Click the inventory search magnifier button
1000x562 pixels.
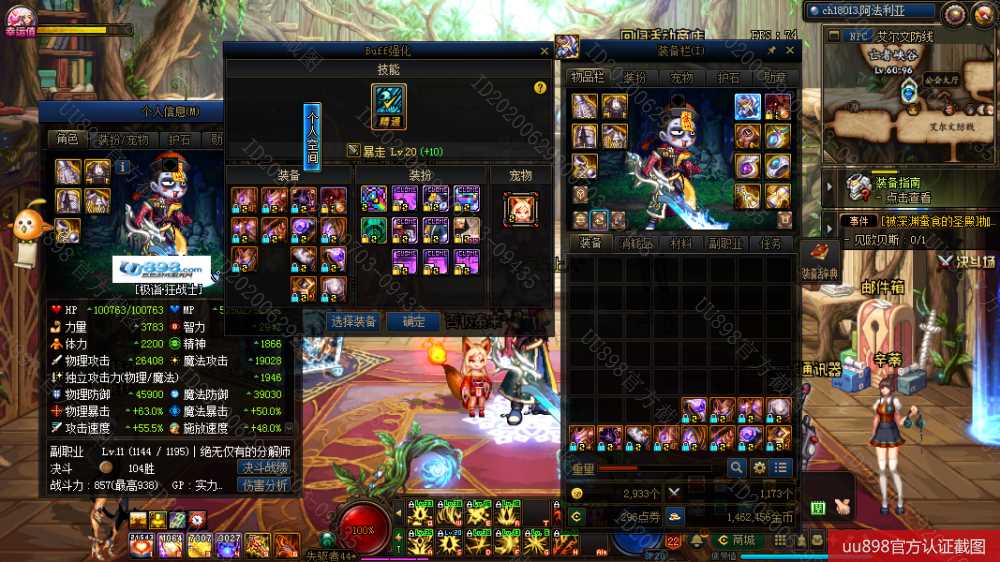coord(736,467)
